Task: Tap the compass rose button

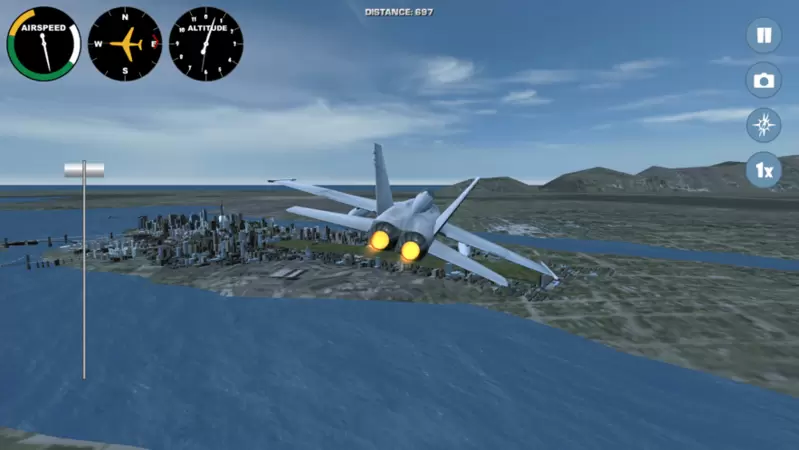Action: click(x=764, y=125)
